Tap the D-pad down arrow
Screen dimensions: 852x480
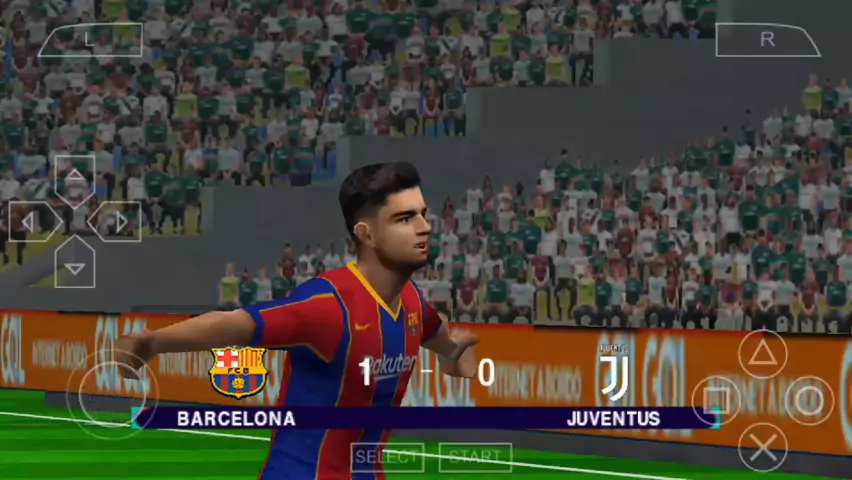(75, 262)
